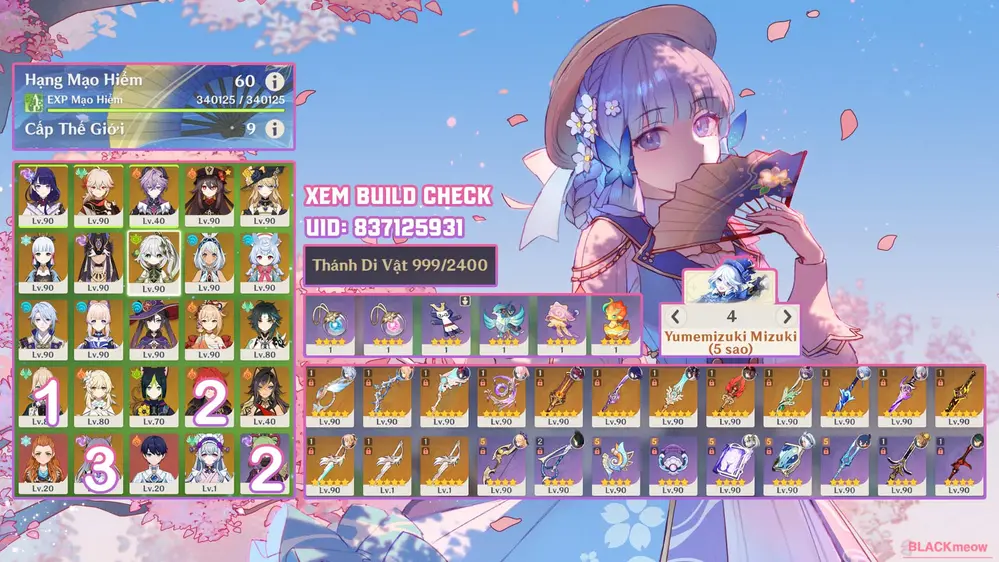Show the previous character with left arrow
Screen dimensions: 999x562
point(678,318)
